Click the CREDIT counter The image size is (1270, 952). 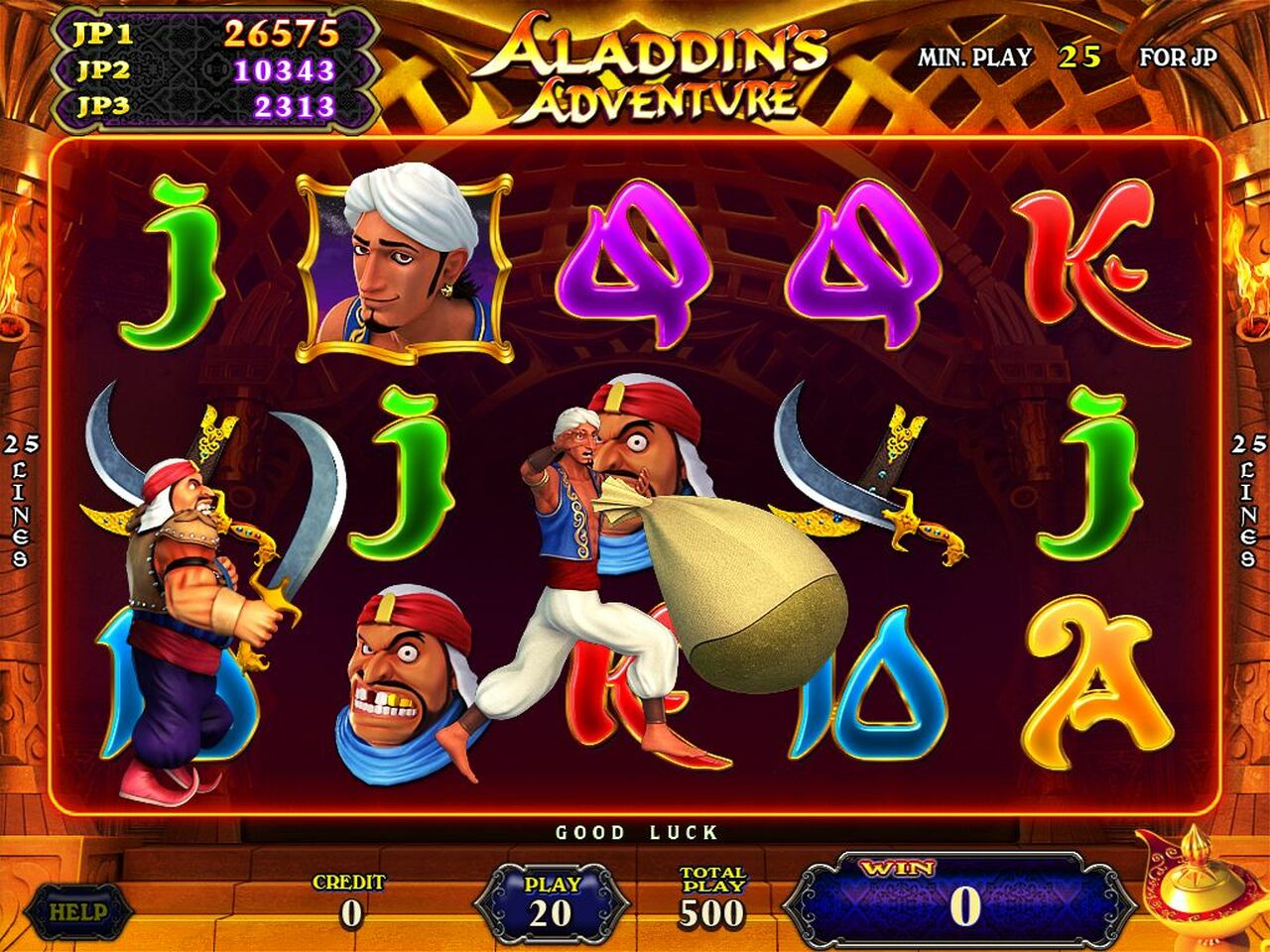pyautogui.click(x=347, y=897)
